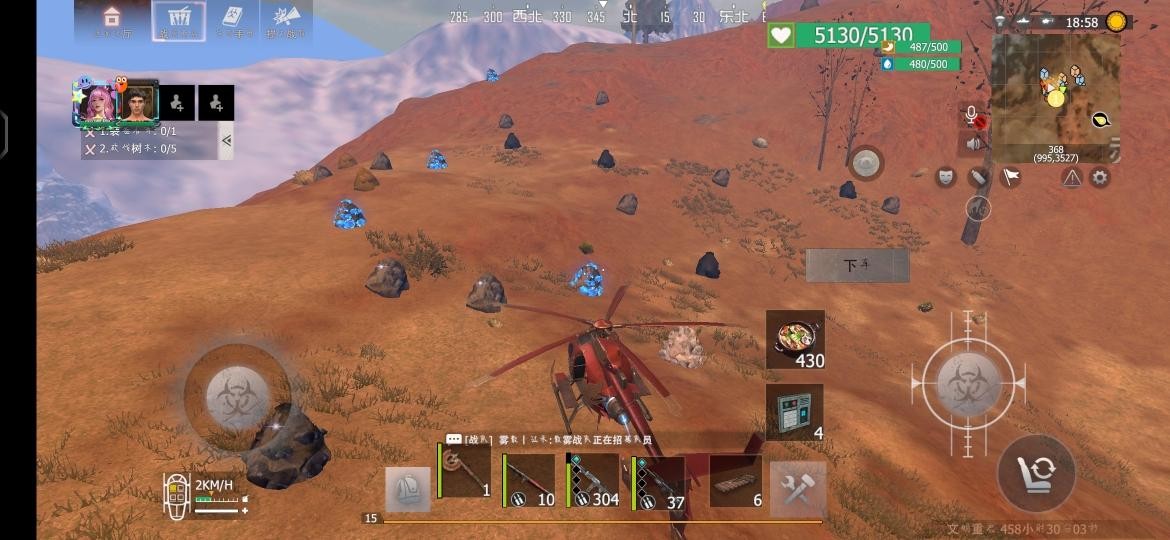The height and width of the screenshot is (540, 1170).
Task: Tap the warning triangle icon
Action: 1072,178
